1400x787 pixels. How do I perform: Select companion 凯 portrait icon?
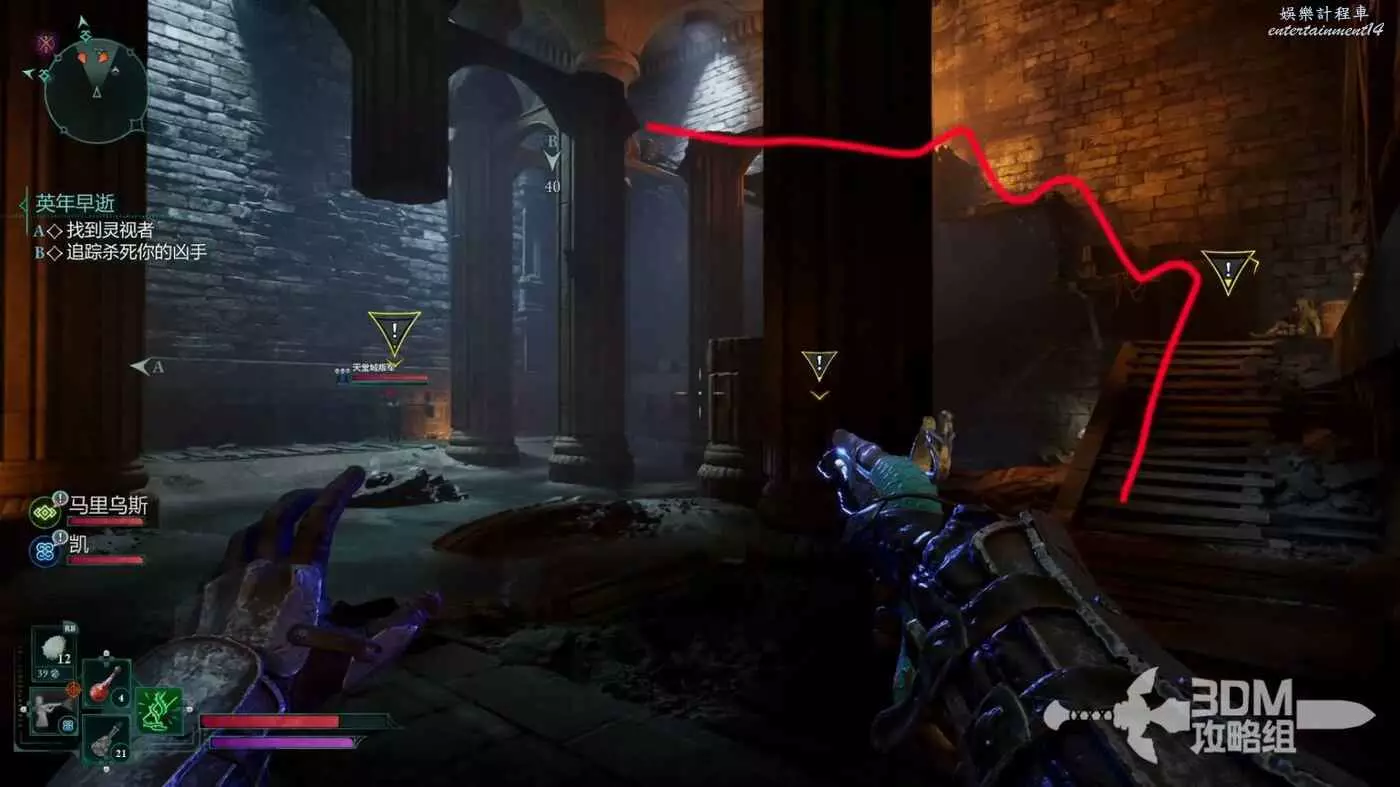(x=43, y=550)
